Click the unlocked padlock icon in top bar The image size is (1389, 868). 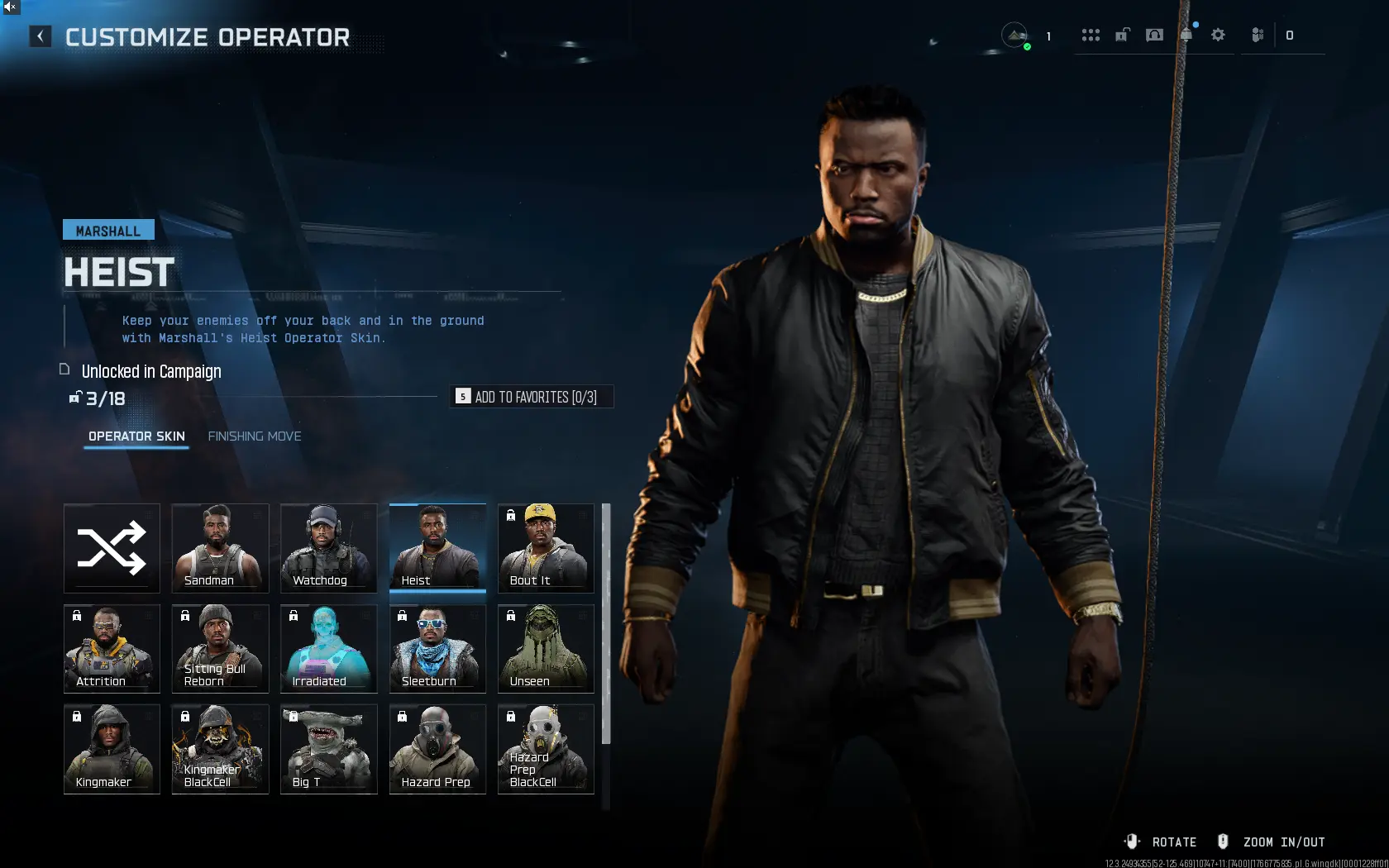tap(1122, 35)
